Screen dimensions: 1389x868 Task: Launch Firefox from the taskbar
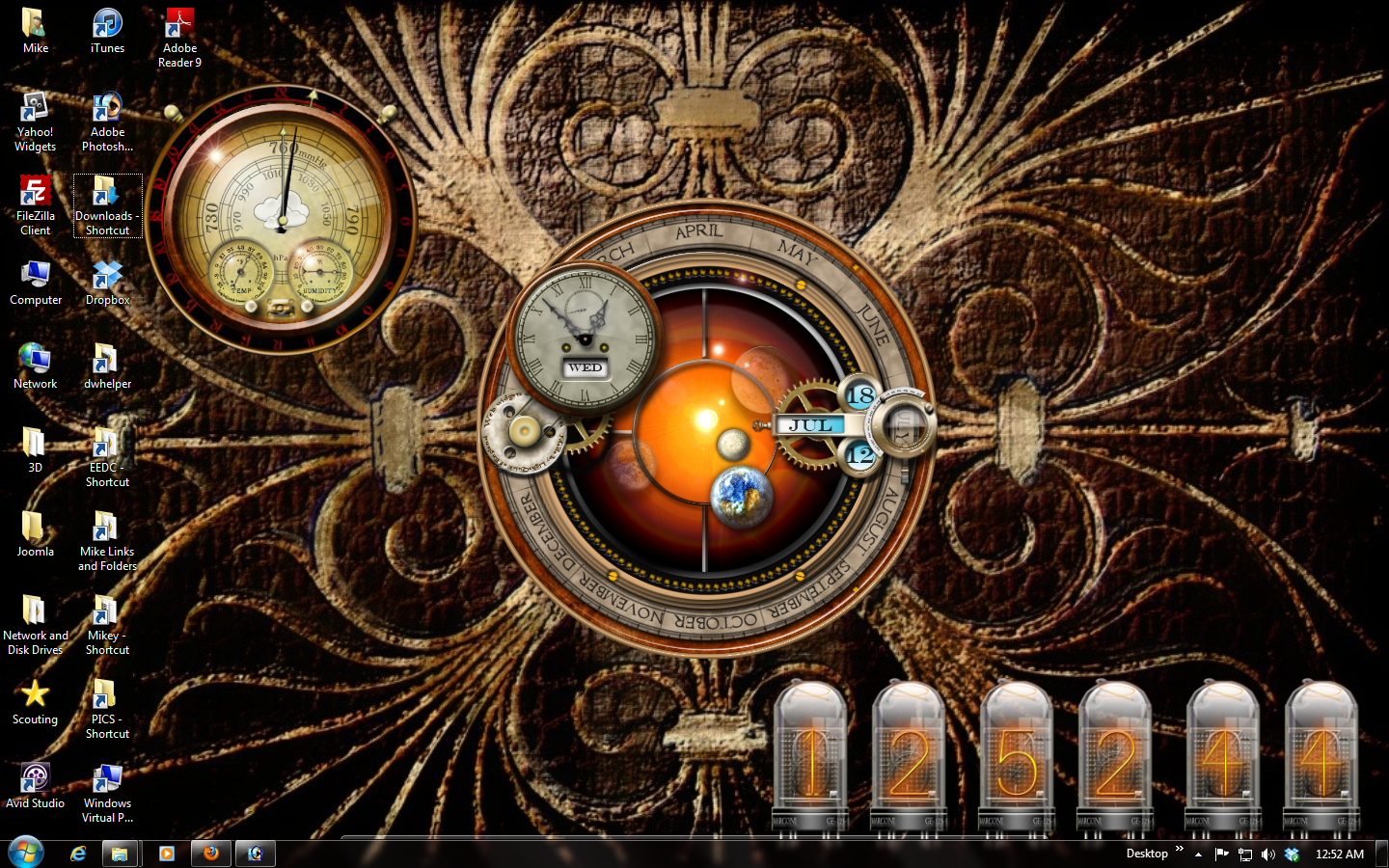210,853
